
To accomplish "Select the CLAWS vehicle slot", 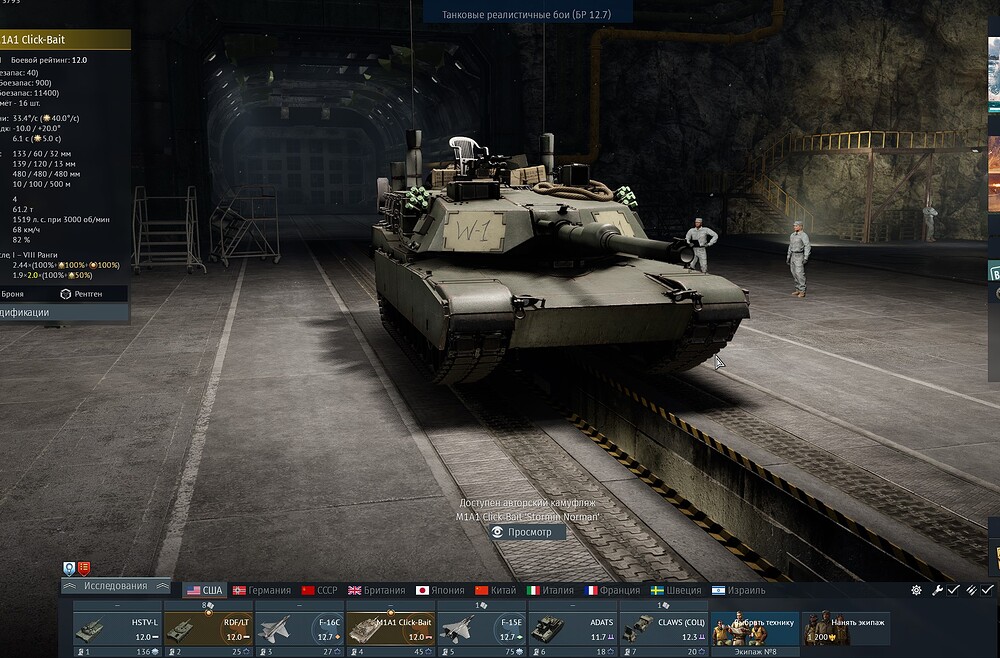I will point(663,628).
